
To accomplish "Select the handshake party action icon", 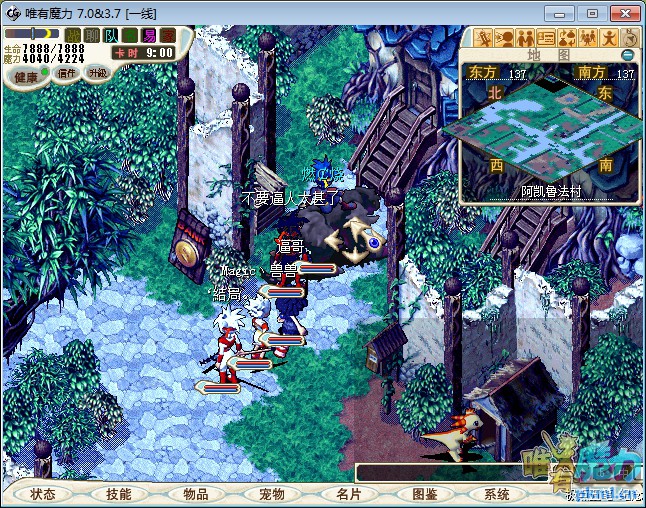I will point(524,38).
